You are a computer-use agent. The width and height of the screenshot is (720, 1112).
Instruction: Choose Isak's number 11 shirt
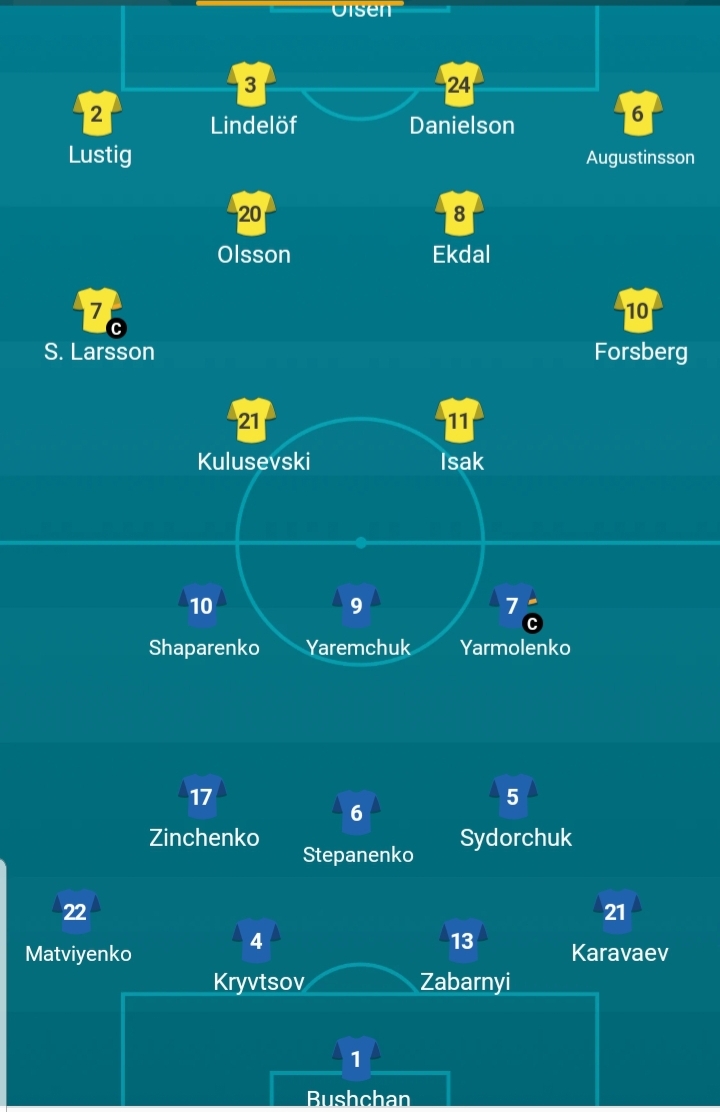click(460, 421)
